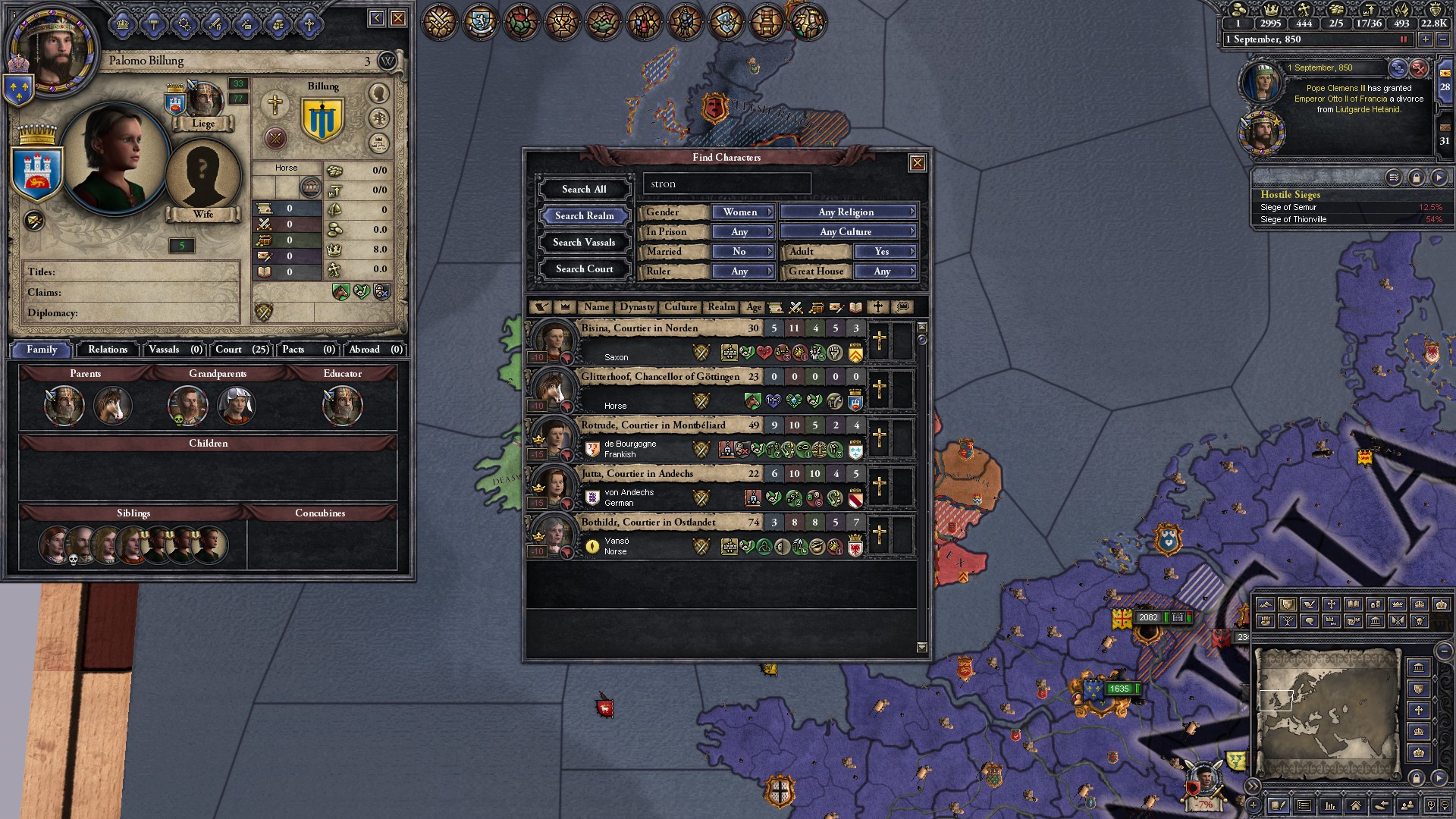Toggle the Married filter set to No
The image size is (1456, 819).
[x=742, y=252]
